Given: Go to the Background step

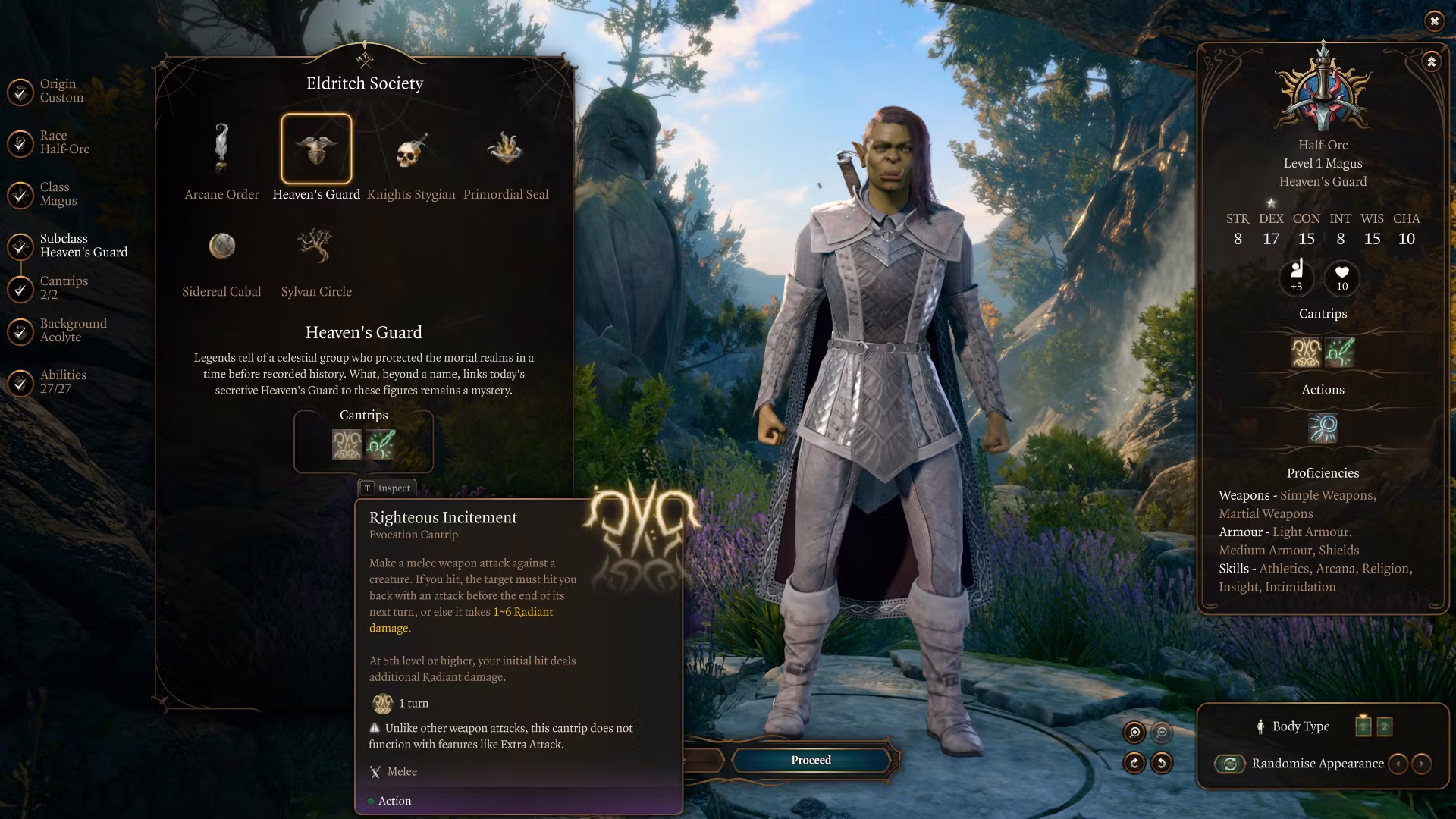Looking at the screenshot, I should 21,331.
